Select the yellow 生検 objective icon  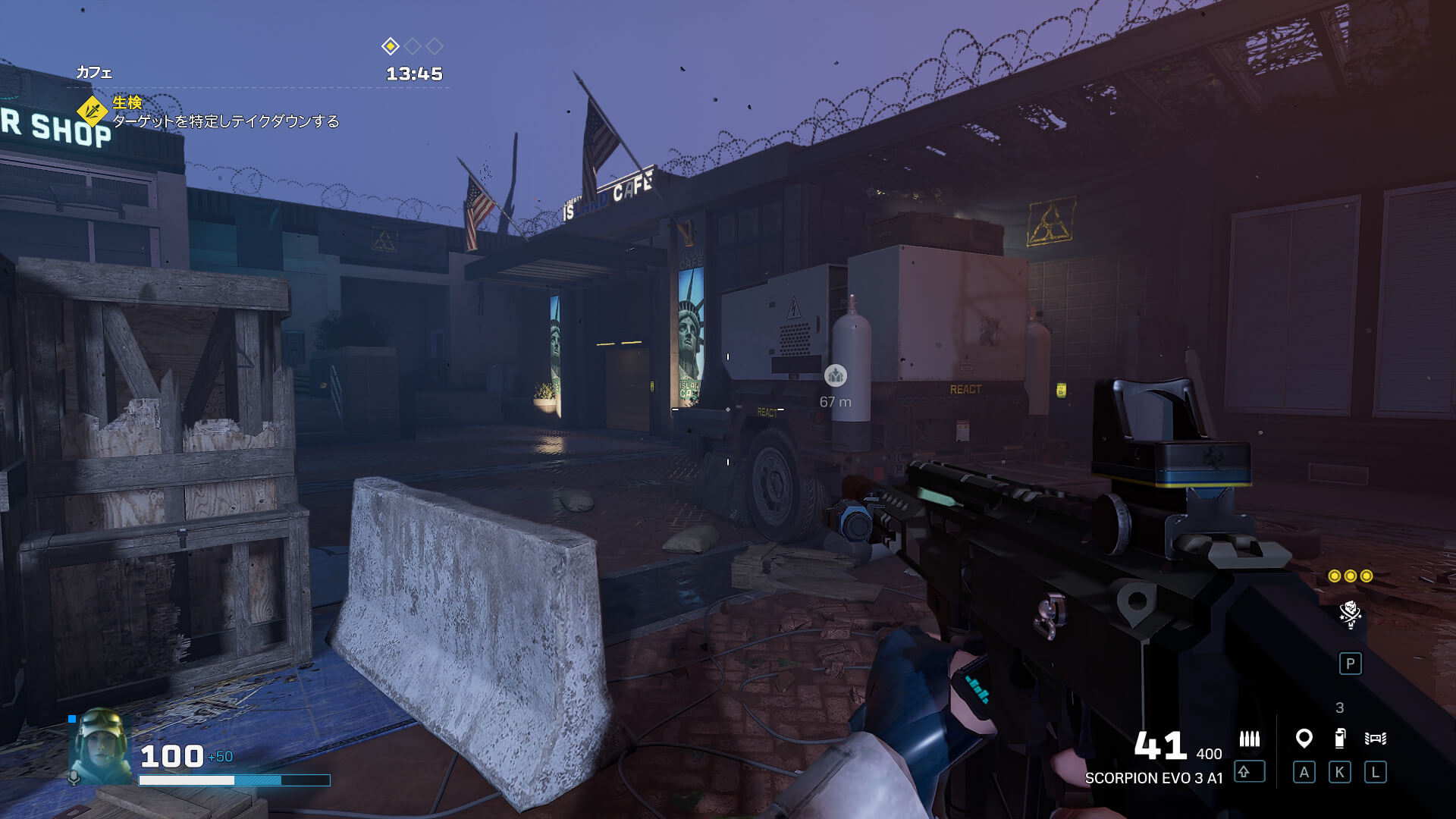coord(93,111)
